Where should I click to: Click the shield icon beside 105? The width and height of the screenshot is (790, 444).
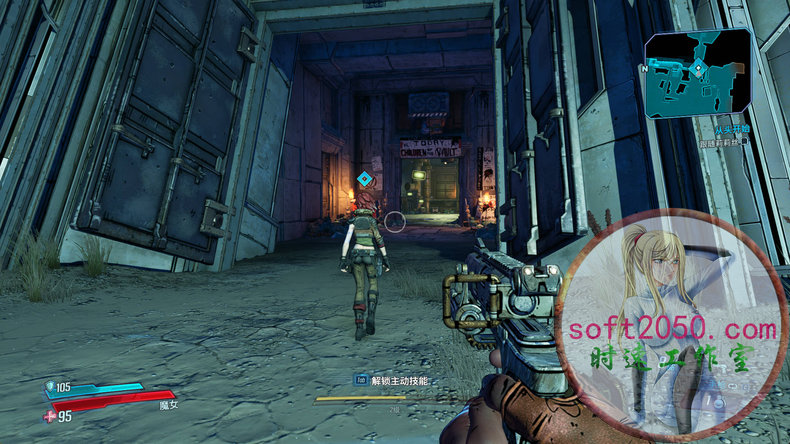(50, 386)
